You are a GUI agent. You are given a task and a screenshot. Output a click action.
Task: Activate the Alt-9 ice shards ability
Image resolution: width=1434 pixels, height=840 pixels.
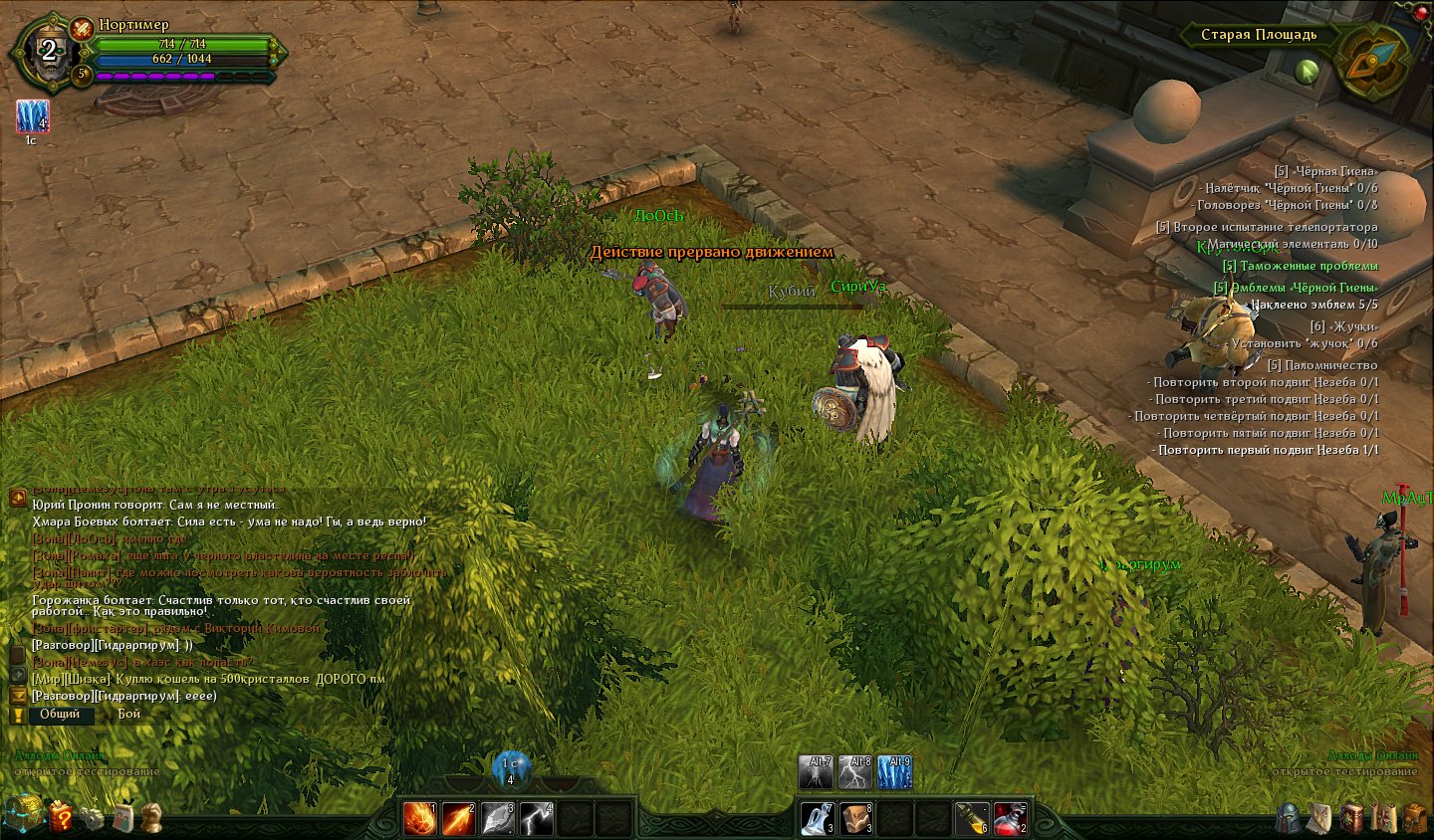(x=893, y=772)
